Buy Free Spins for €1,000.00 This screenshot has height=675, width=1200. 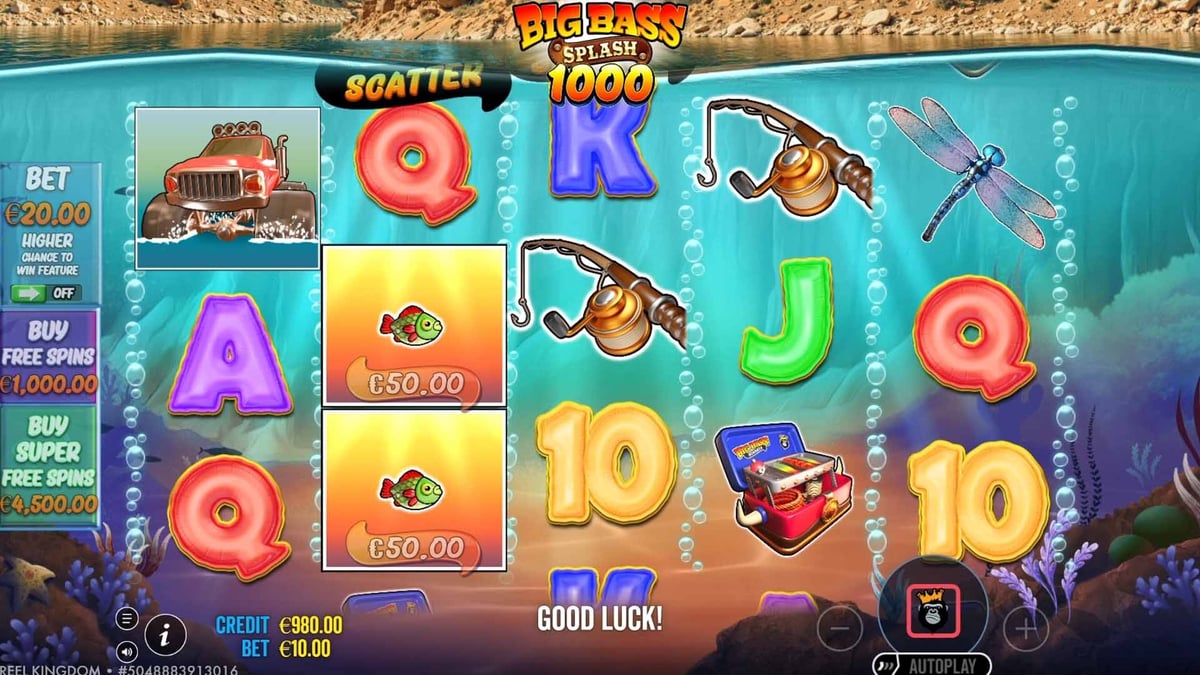pyautogui.click(x=49, y=357)
